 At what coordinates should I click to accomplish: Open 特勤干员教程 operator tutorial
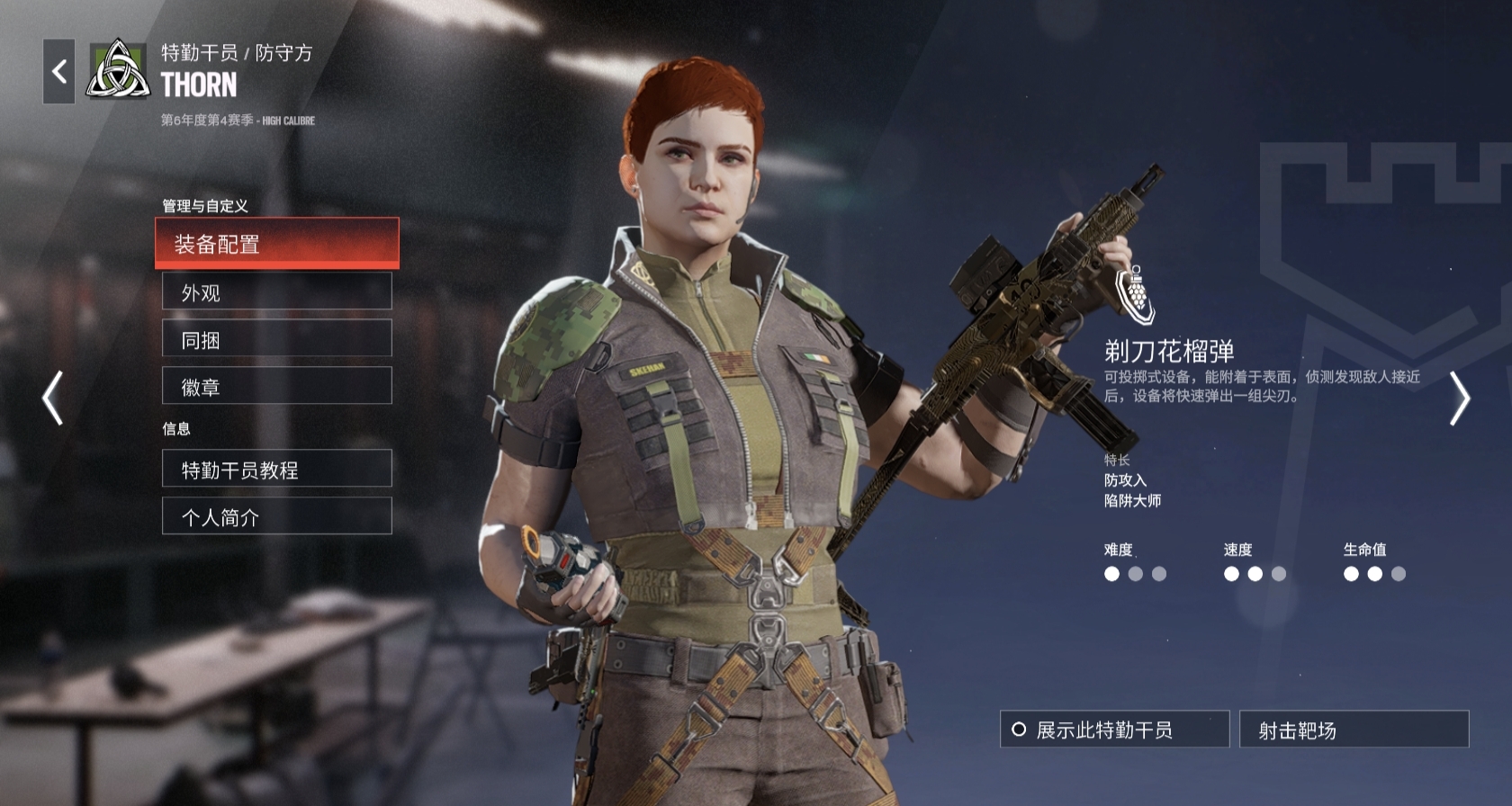[276, 469]
